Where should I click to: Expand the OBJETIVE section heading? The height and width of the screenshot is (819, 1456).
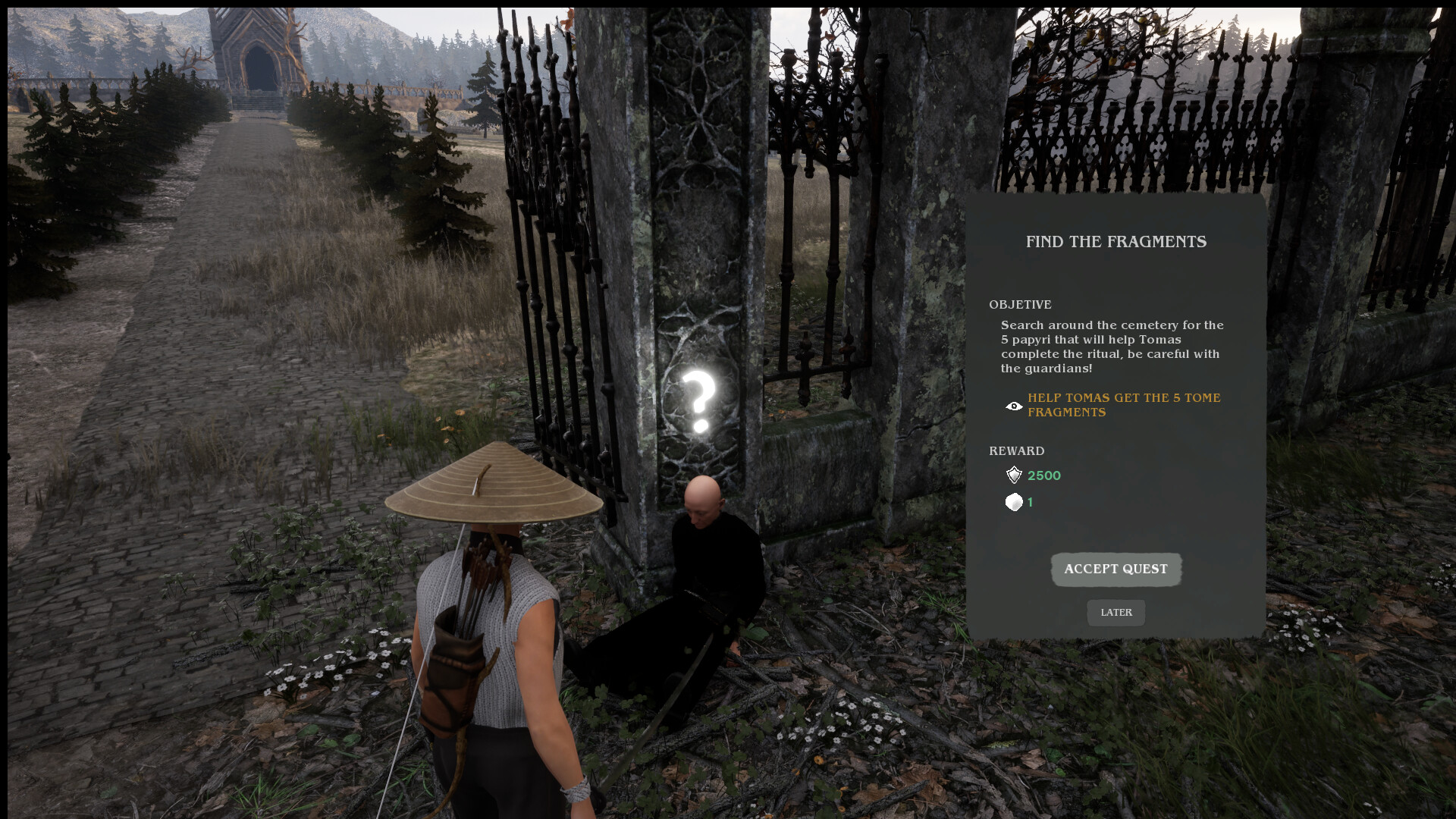click(x=1020, y=304)
